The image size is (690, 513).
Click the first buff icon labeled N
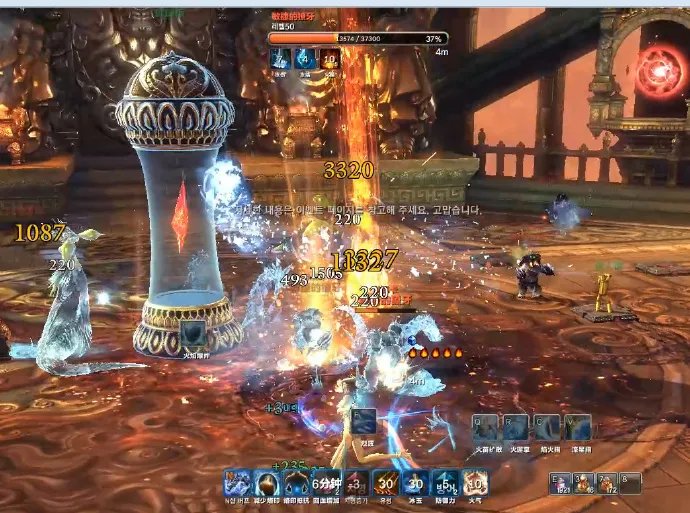point(237,482)
